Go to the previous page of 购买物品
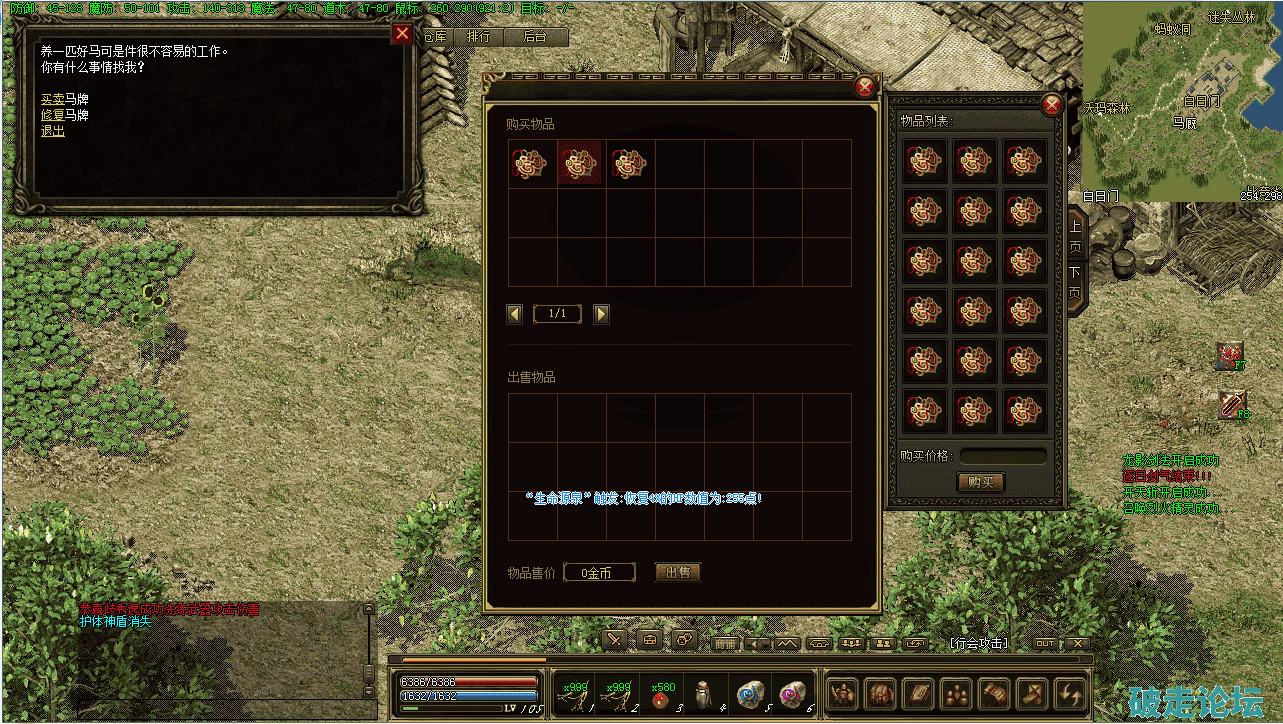This screenshot has width=1283, height=724. pos(515,314)
